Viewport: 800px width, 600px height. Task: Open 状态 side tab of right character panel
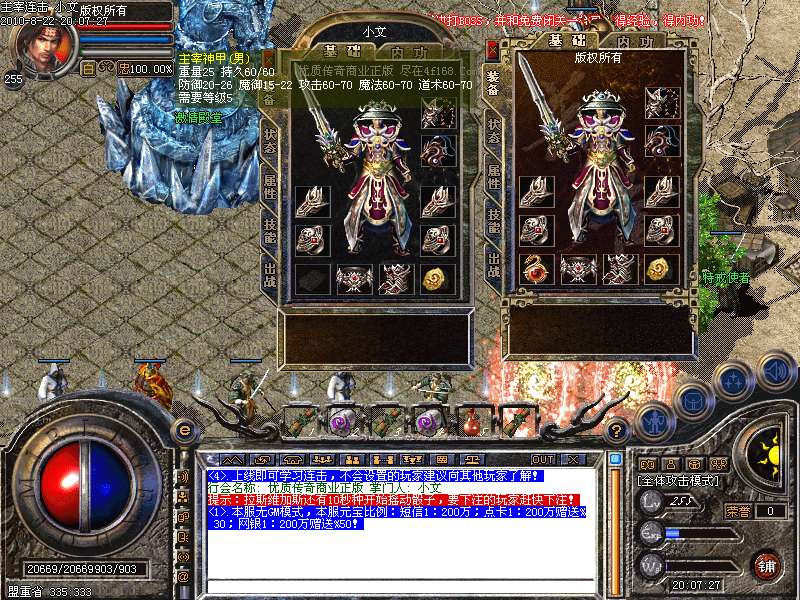tap(494, 130)
